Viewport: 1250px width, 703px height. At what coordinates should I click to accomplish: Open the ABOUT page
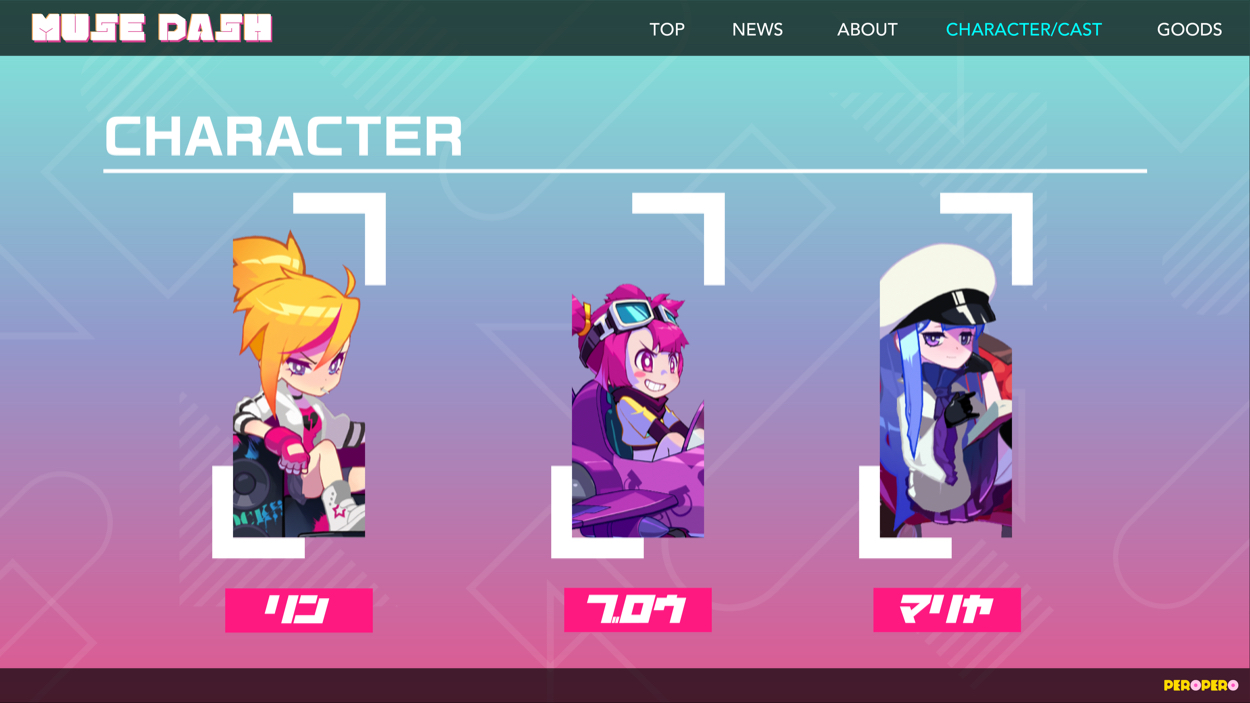pyautogui.click(x=867, y=29)
